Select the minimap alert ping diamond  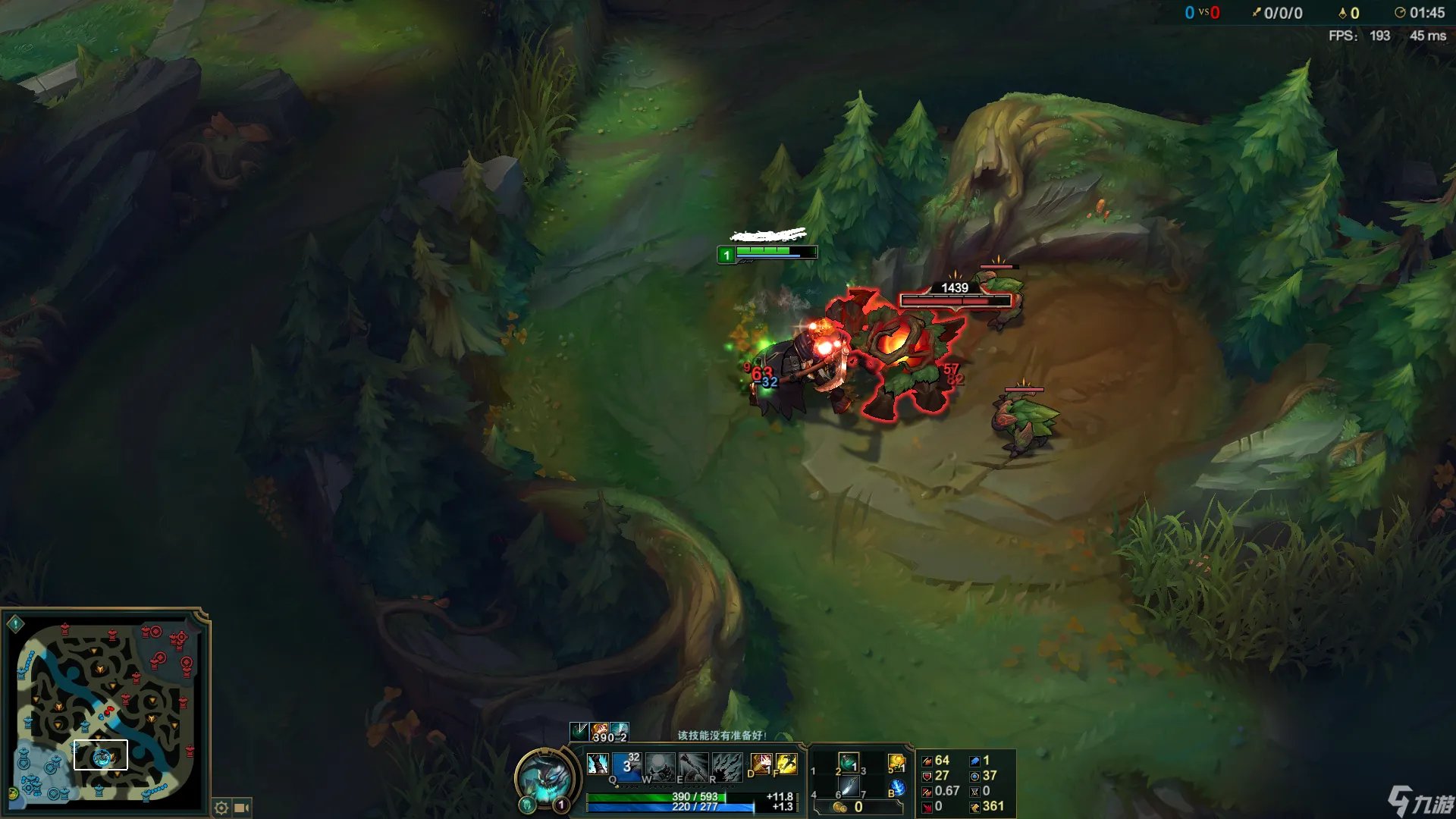pos(15,624)
